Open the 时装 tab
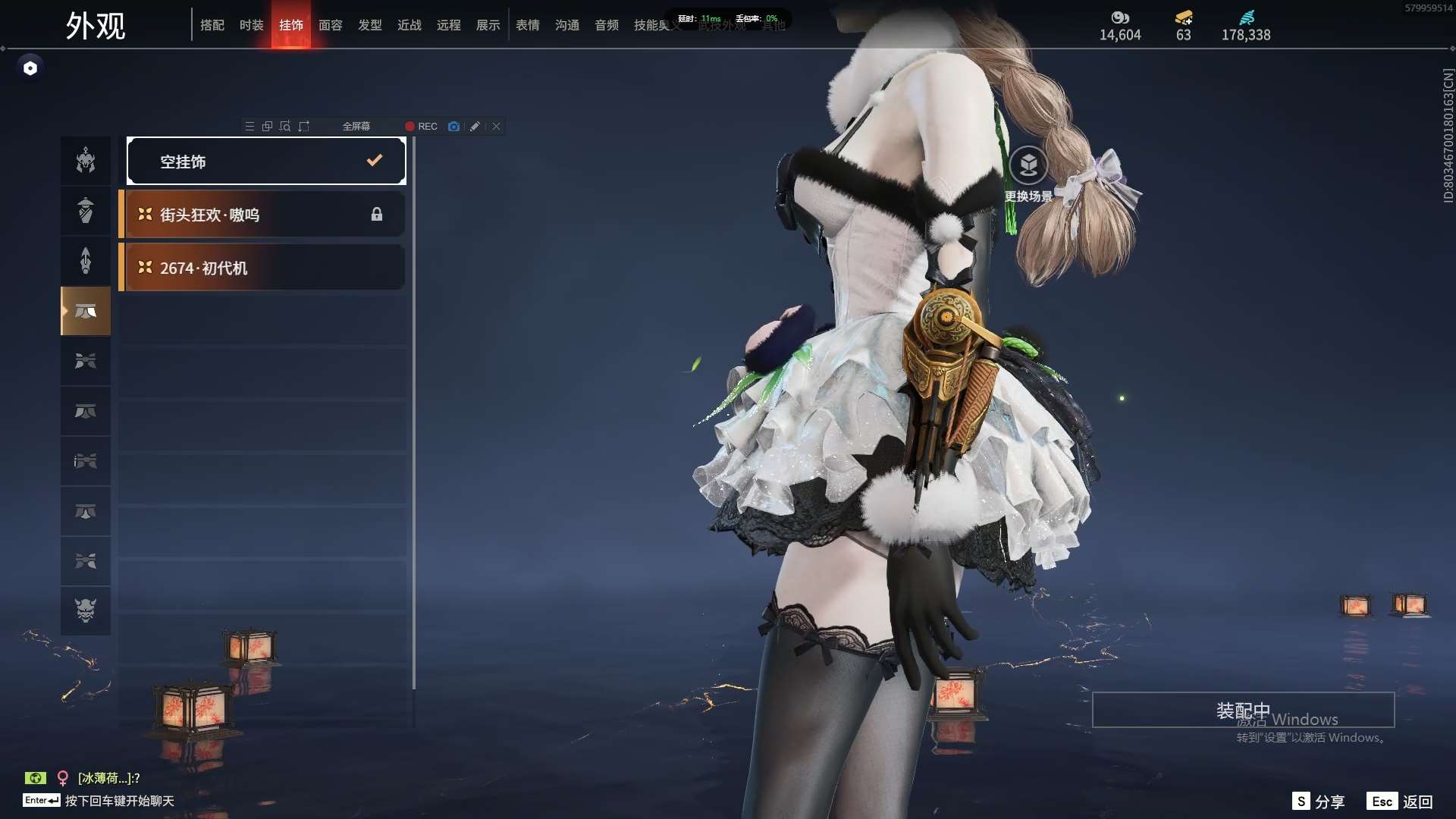1456x819 pixels. pos(252,25)
